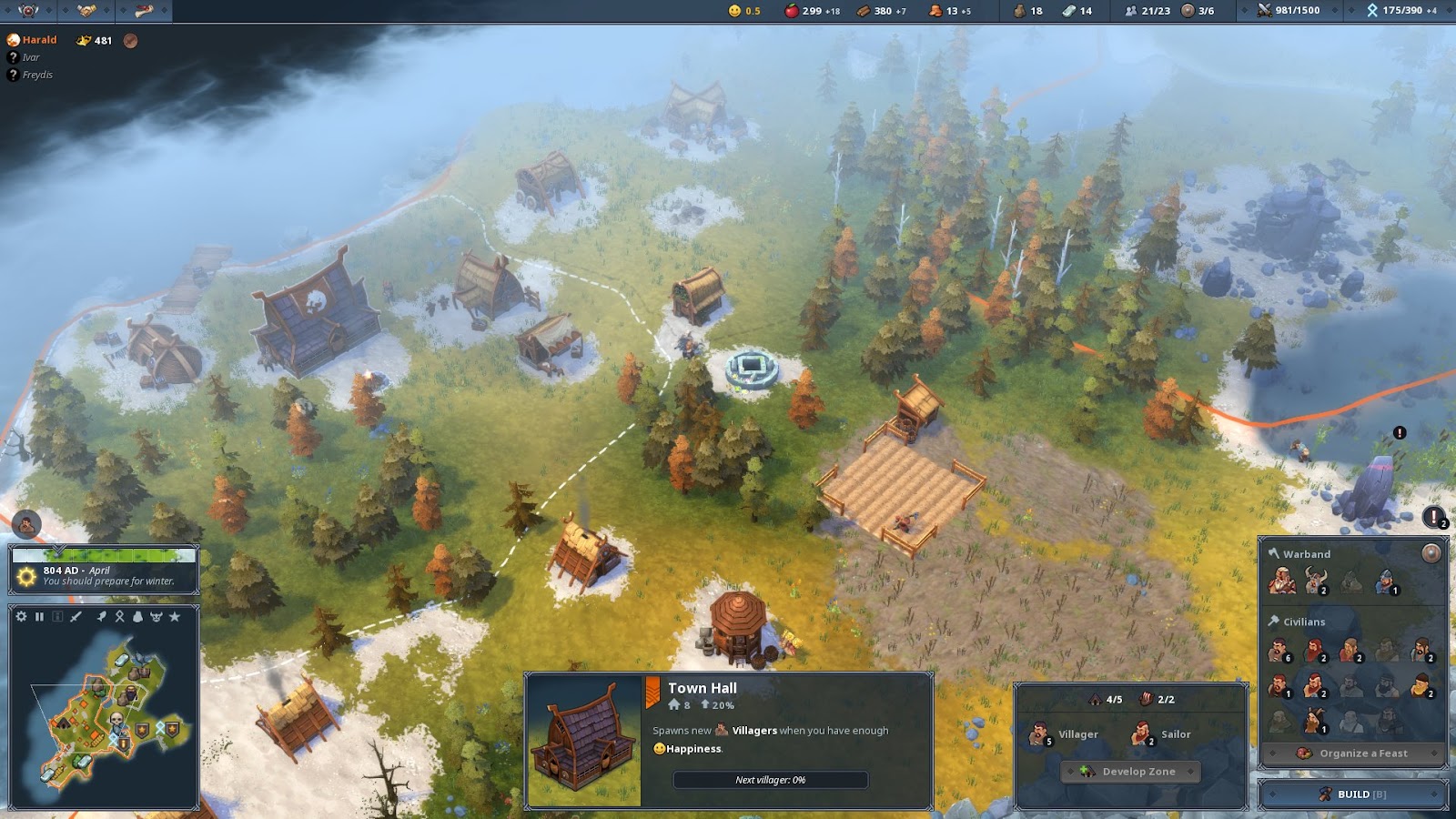This screenshot has width=1456, height=819.
Task: Open the scroll lore tab
Action: pyautogui.click(x=143, y=11)
